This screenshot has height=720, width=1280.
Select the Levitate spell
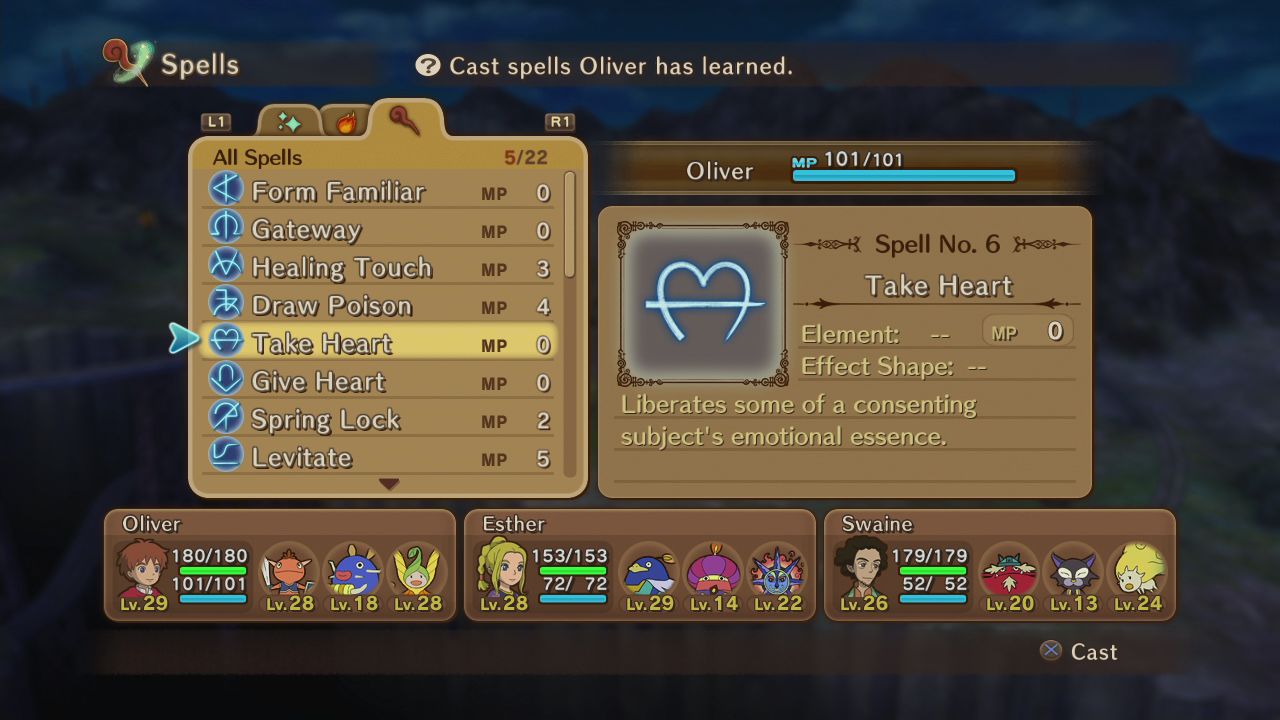(x=301, y=457)
